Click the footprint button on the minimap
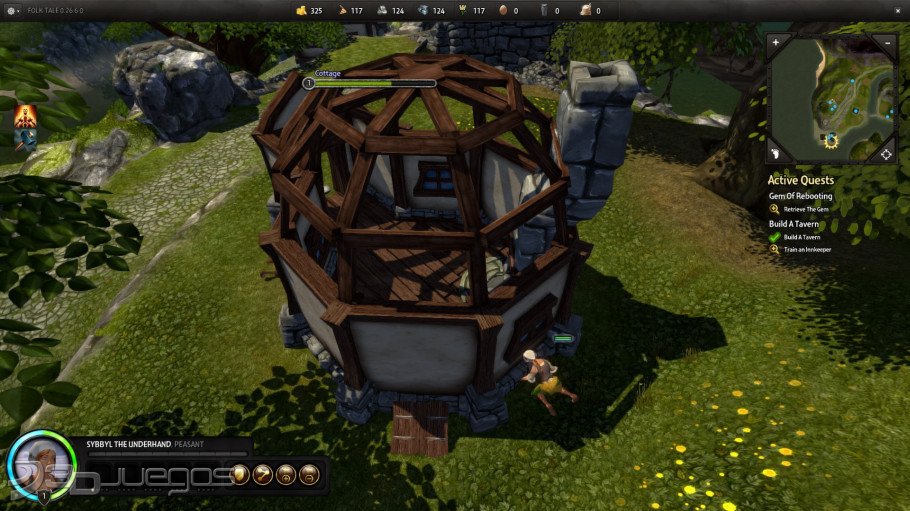This screenshot has height=511, width=910. [776, 154]
